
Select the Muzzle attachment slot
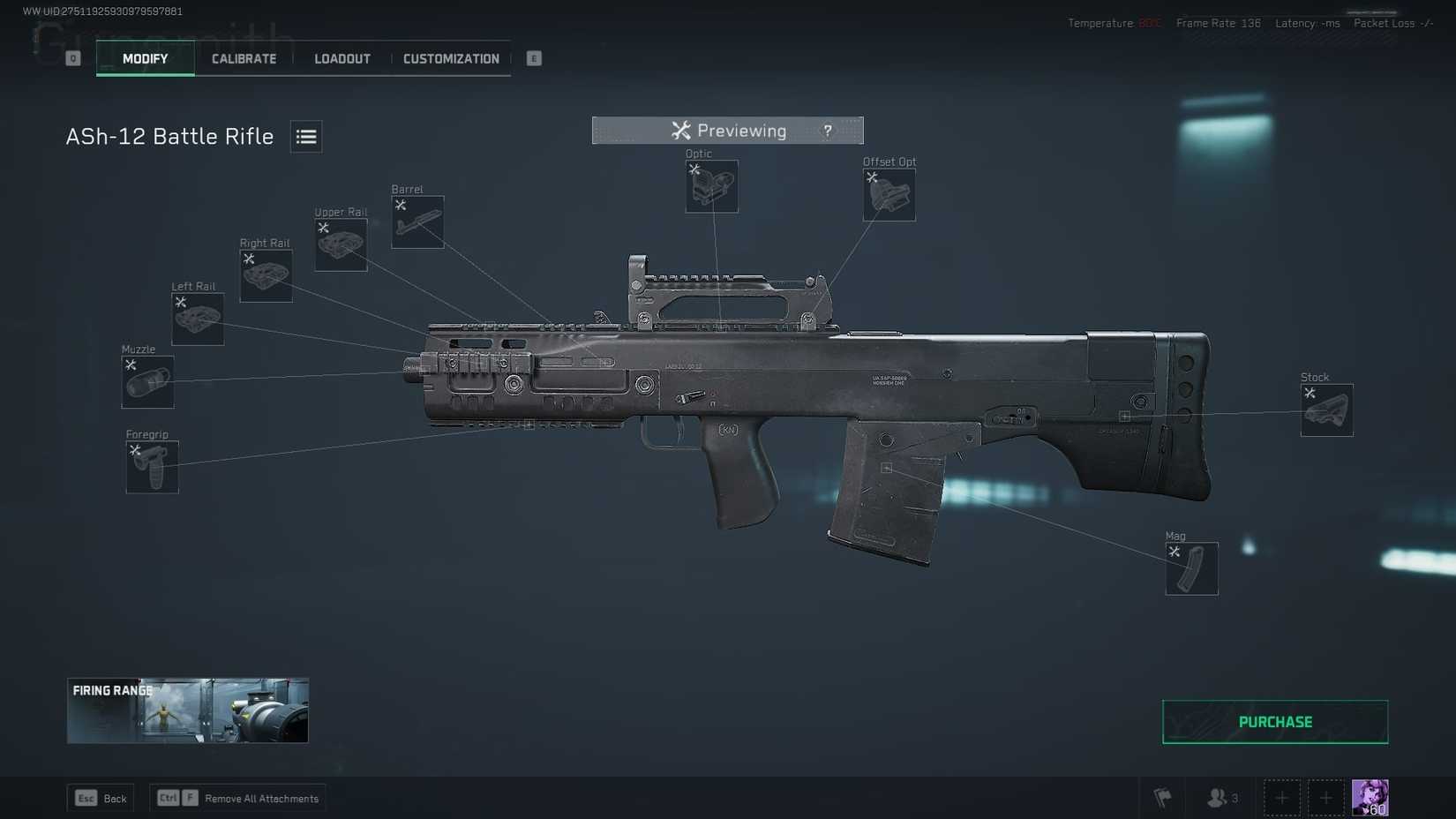click(x=147, y=382)
